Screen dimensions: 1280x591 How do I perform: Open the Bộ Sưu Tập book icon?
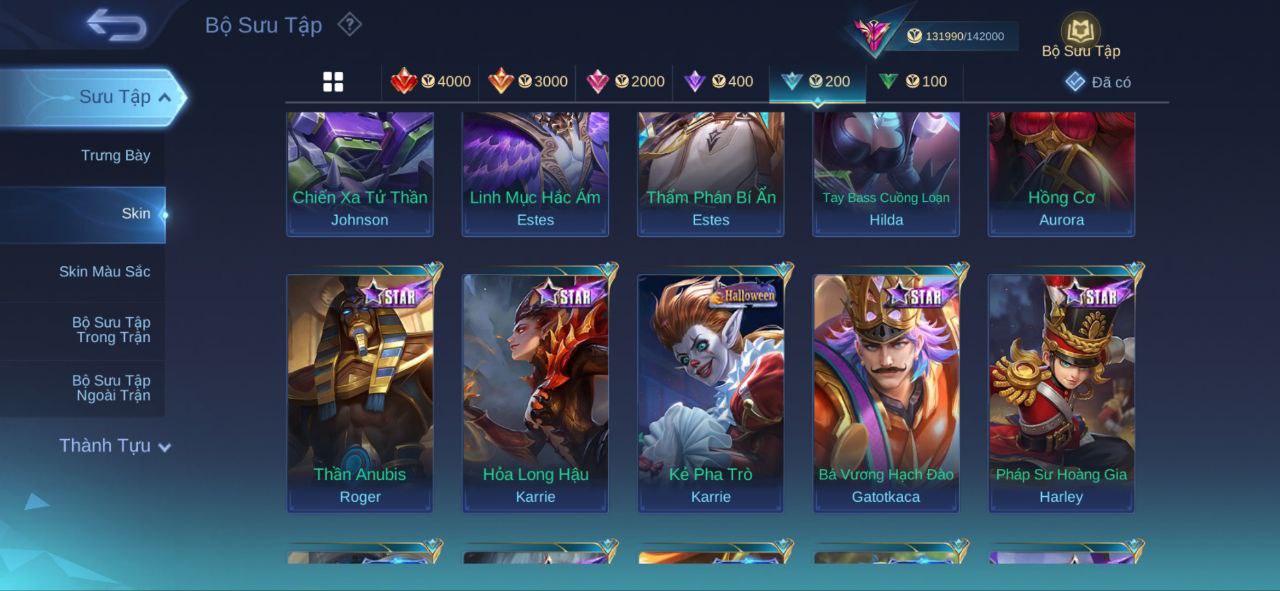1080,34
